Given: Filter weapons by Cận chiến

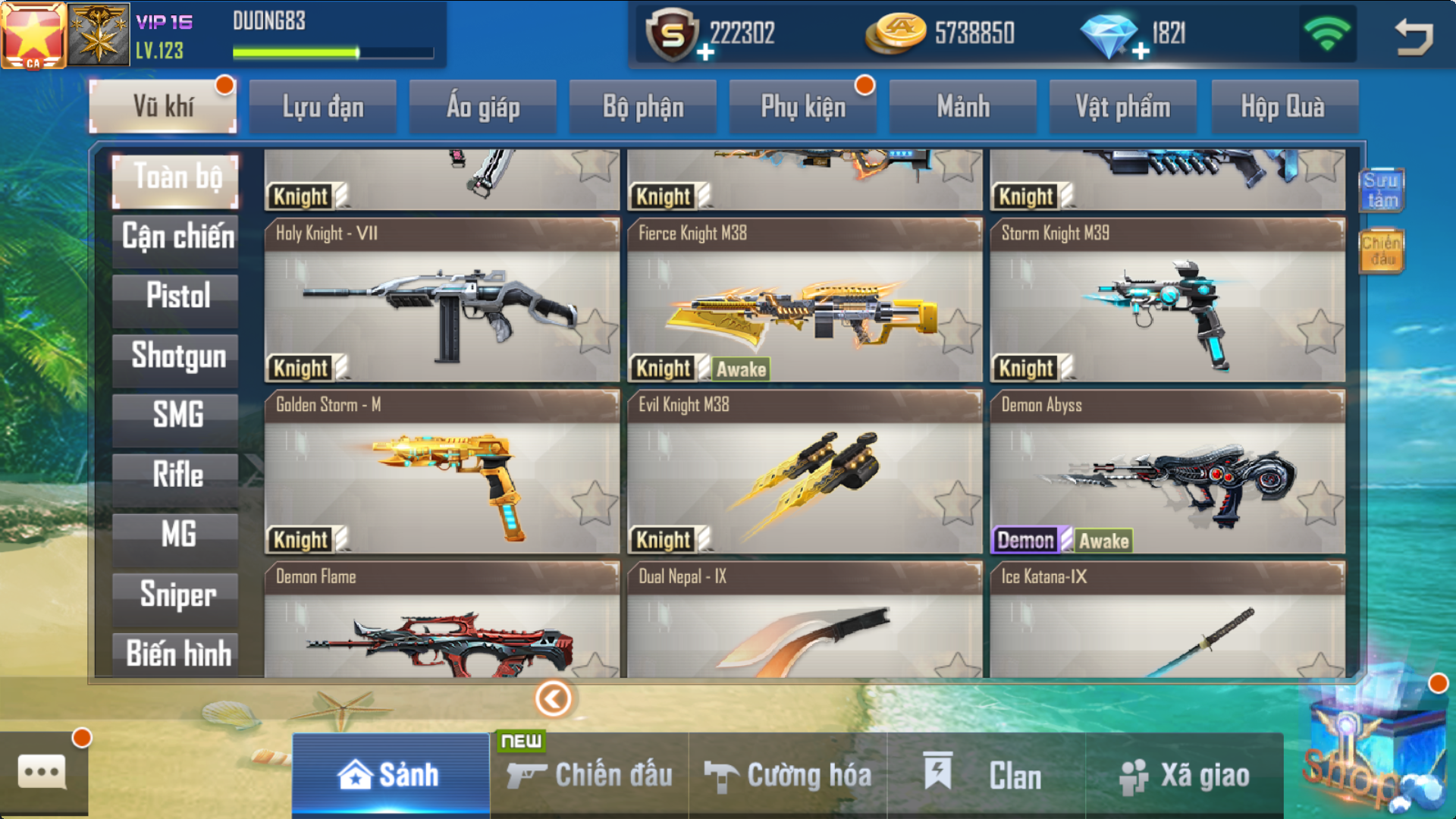Looking at the screenshot, I should pos(177,238).
